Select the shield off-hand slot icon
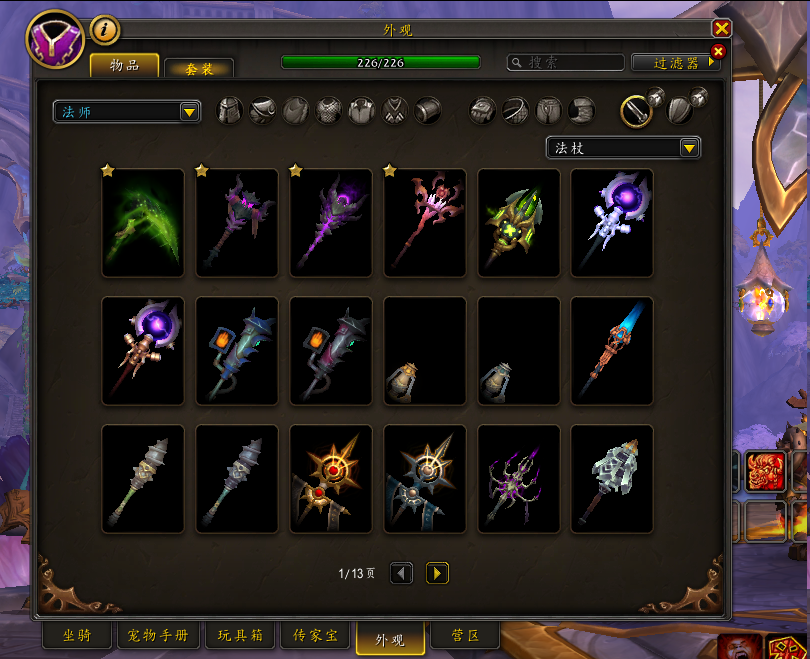The height and width of the screenshot is (659, 810). tap(679, 110)
